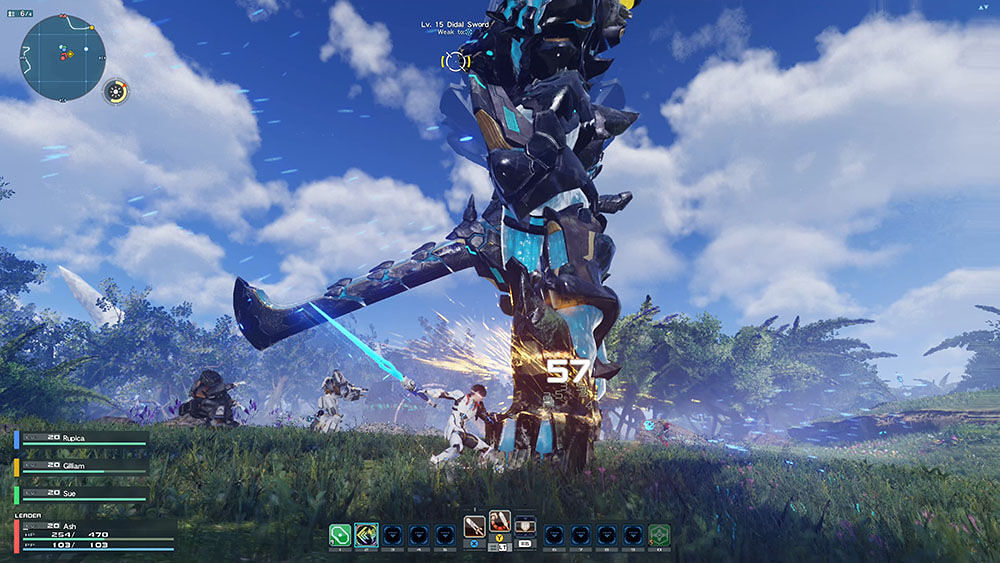Select party member Sue's row
The width and height of the screenshot is (1000, 563).
80,494
